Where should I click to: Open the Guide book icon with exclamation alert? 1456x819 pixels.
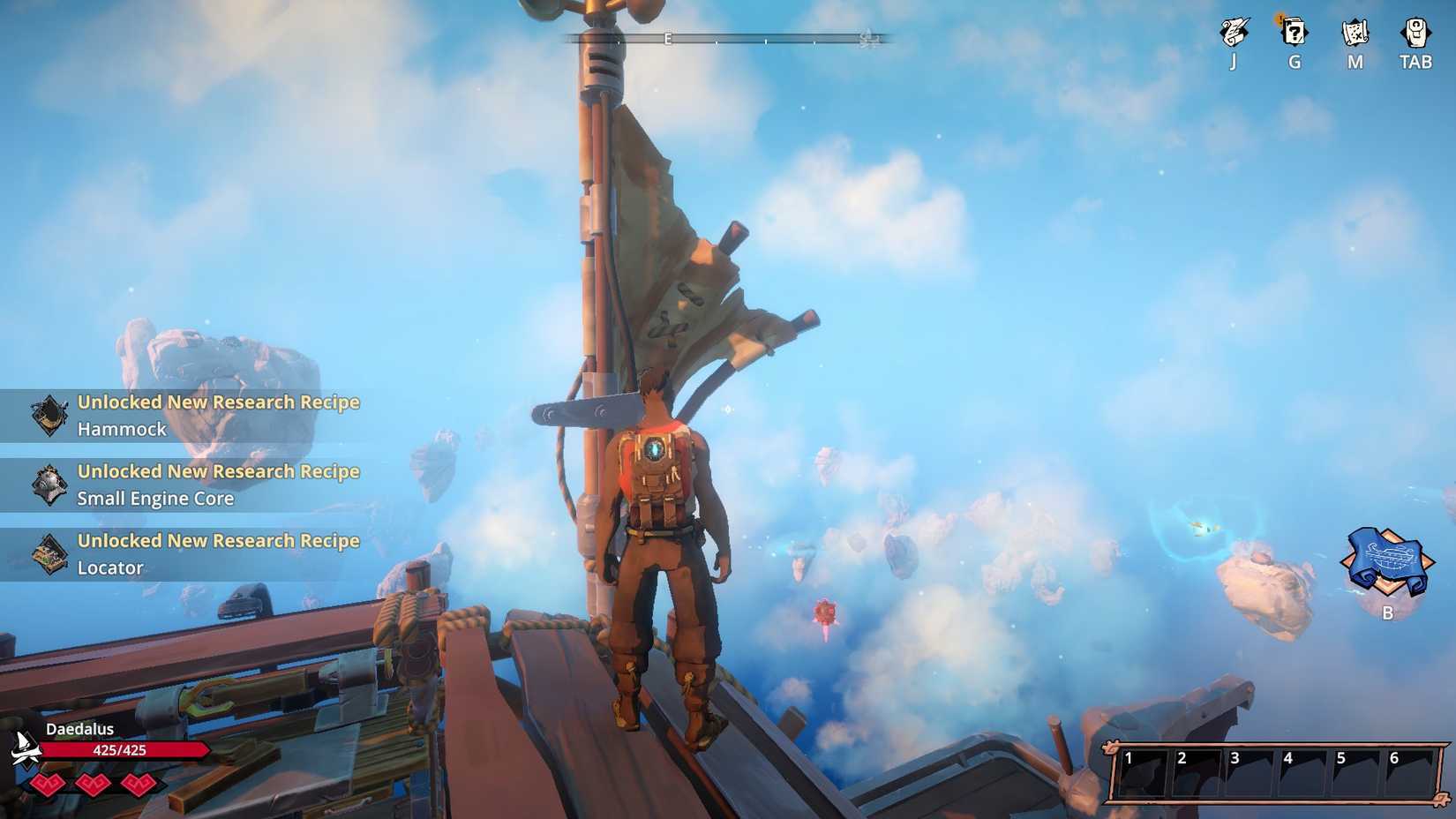coord(1294,34)
